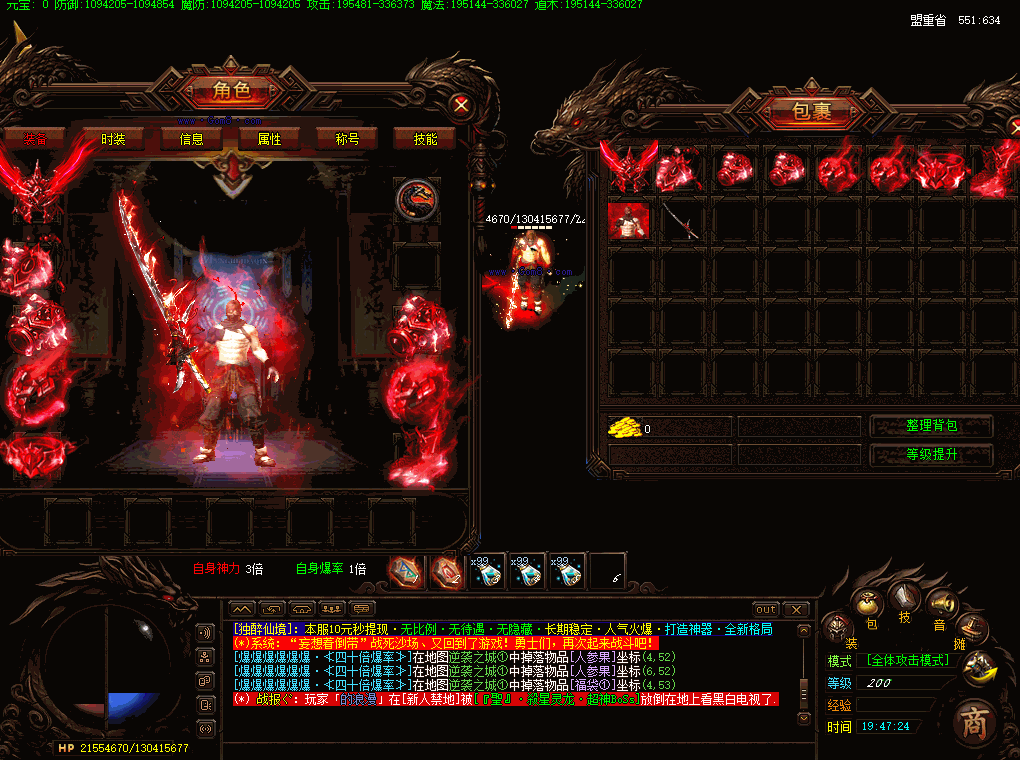Show the 属性 attributes tab
This screenshot has height=760, width=1020.
pyautogui.click(x=269, y=139)
